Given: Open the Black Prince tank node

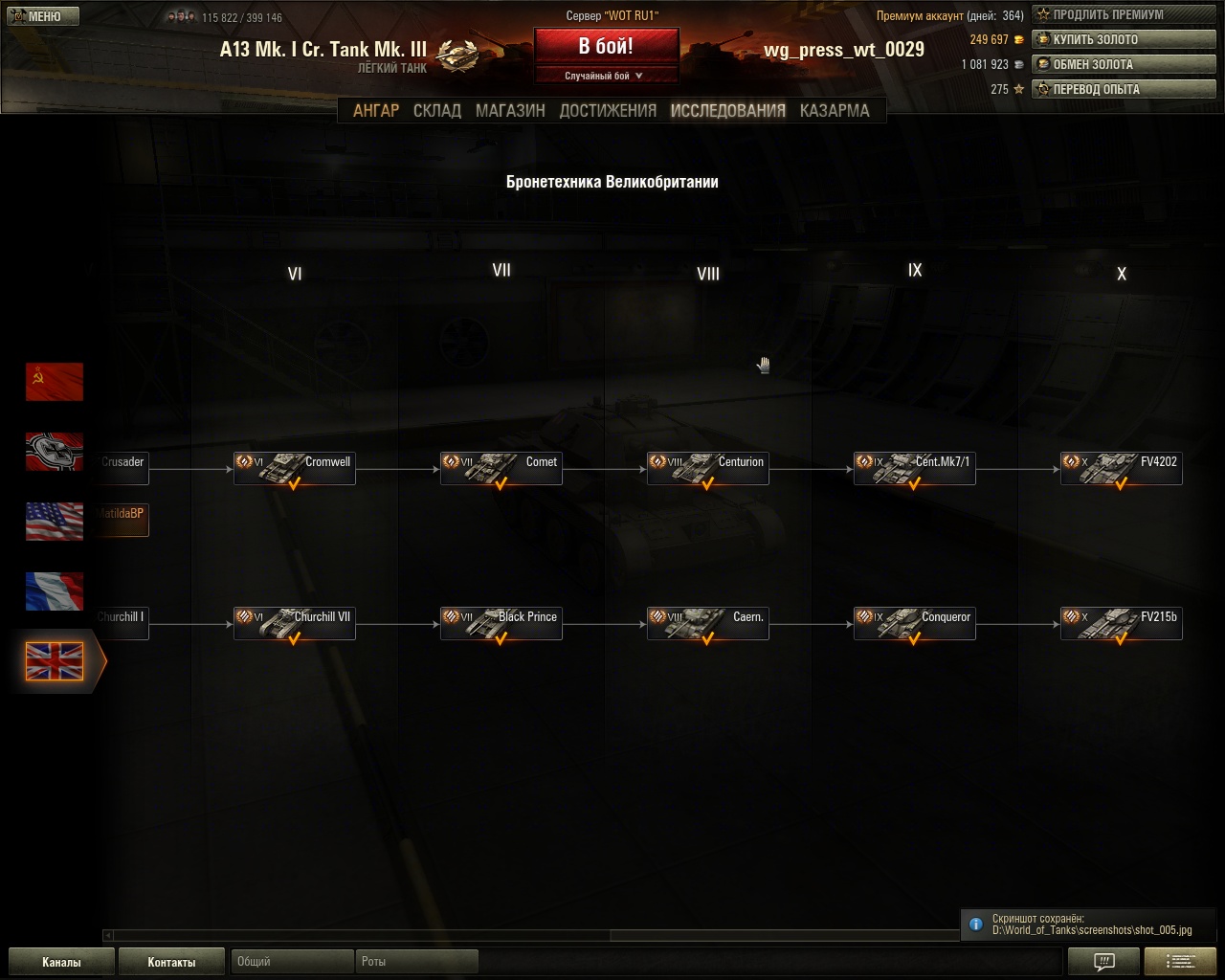Looking at the screenshot, I should click(x=501, y=624).
